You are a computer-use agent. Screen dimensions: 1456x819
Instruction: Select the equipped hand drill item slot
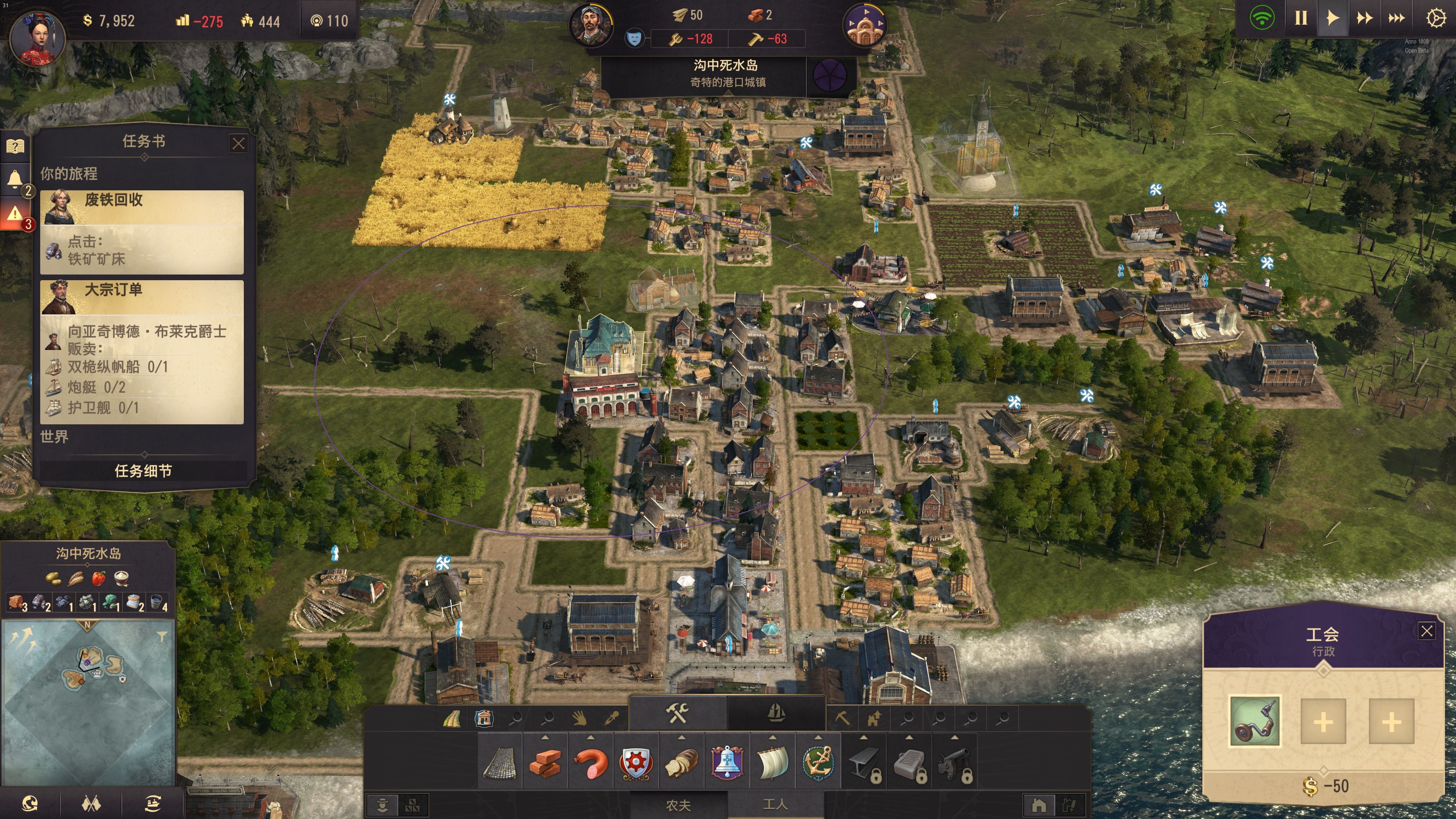pos(1255,721)
